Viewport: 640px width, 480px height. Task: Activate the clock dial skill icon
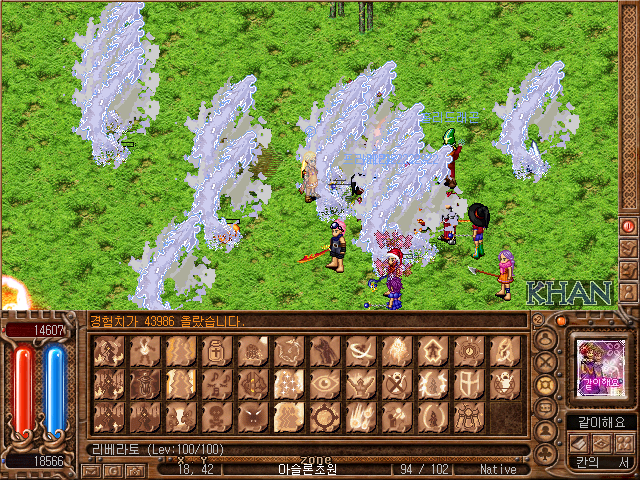point(468,350)
